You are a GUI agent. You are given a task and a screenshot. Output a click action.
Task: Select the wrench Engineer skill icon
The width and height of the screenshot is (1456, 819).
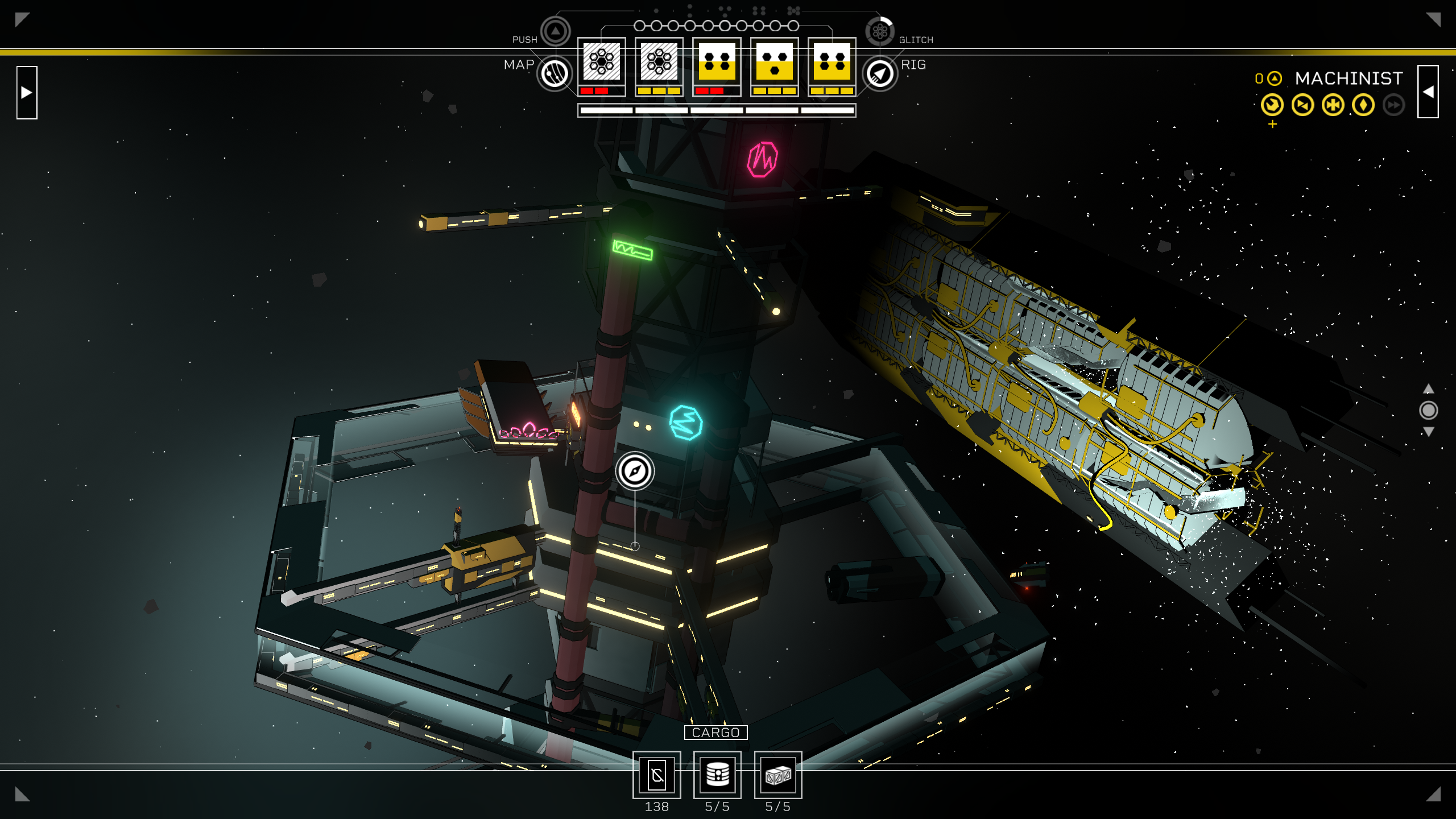point(1272,105)
